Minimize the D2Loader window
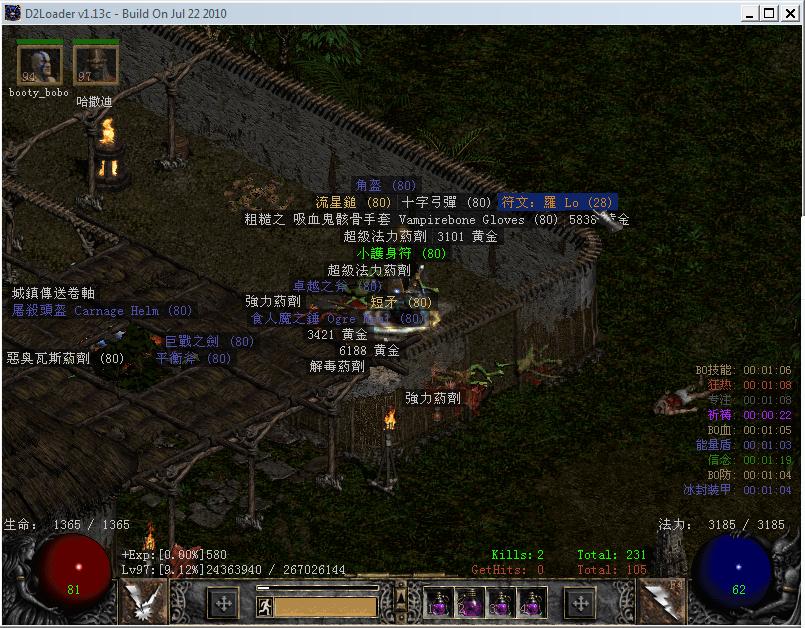 pyautogui.click(x=748, y=13)
